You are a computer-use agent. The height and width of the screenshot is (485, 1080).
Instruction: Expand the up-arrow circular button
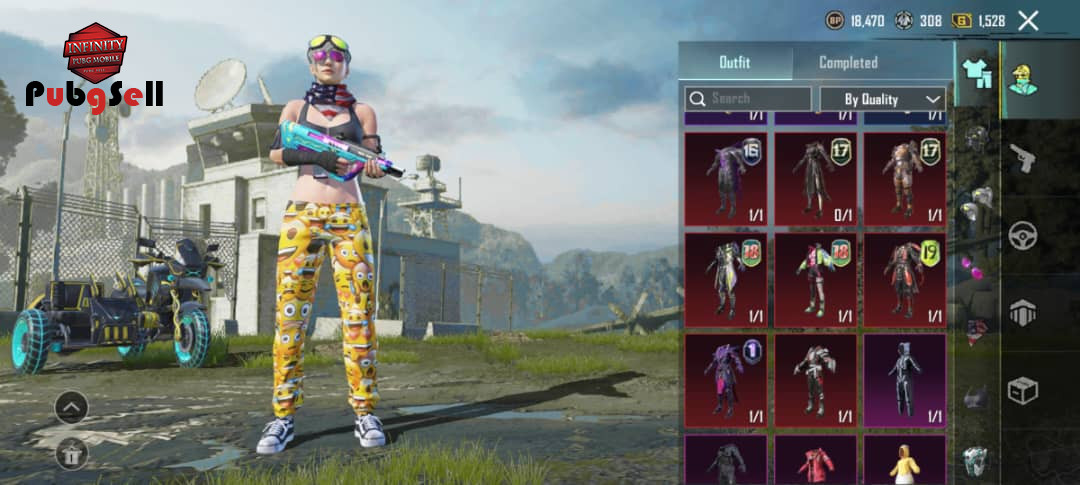coord(71,407)
